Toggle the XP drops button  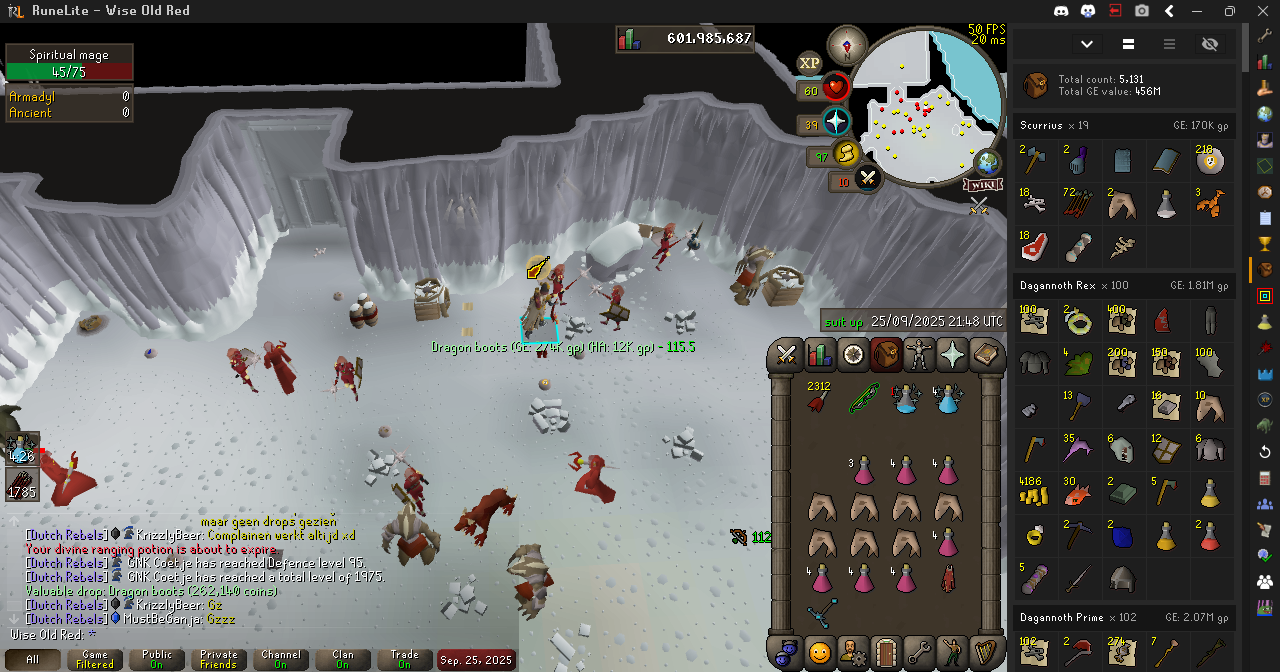coord(809,63)
